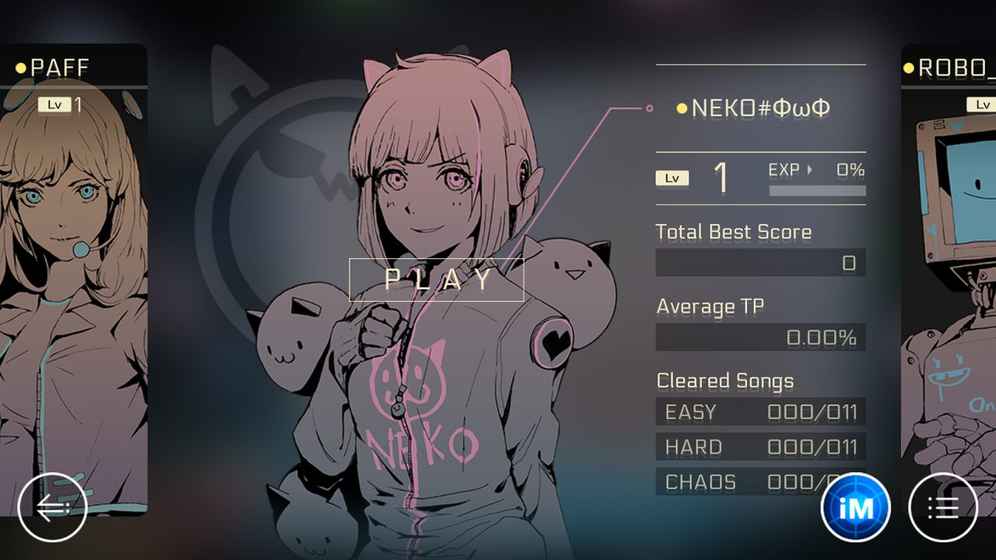
Task: Open the blue iM button
Action: pos(855,508)
